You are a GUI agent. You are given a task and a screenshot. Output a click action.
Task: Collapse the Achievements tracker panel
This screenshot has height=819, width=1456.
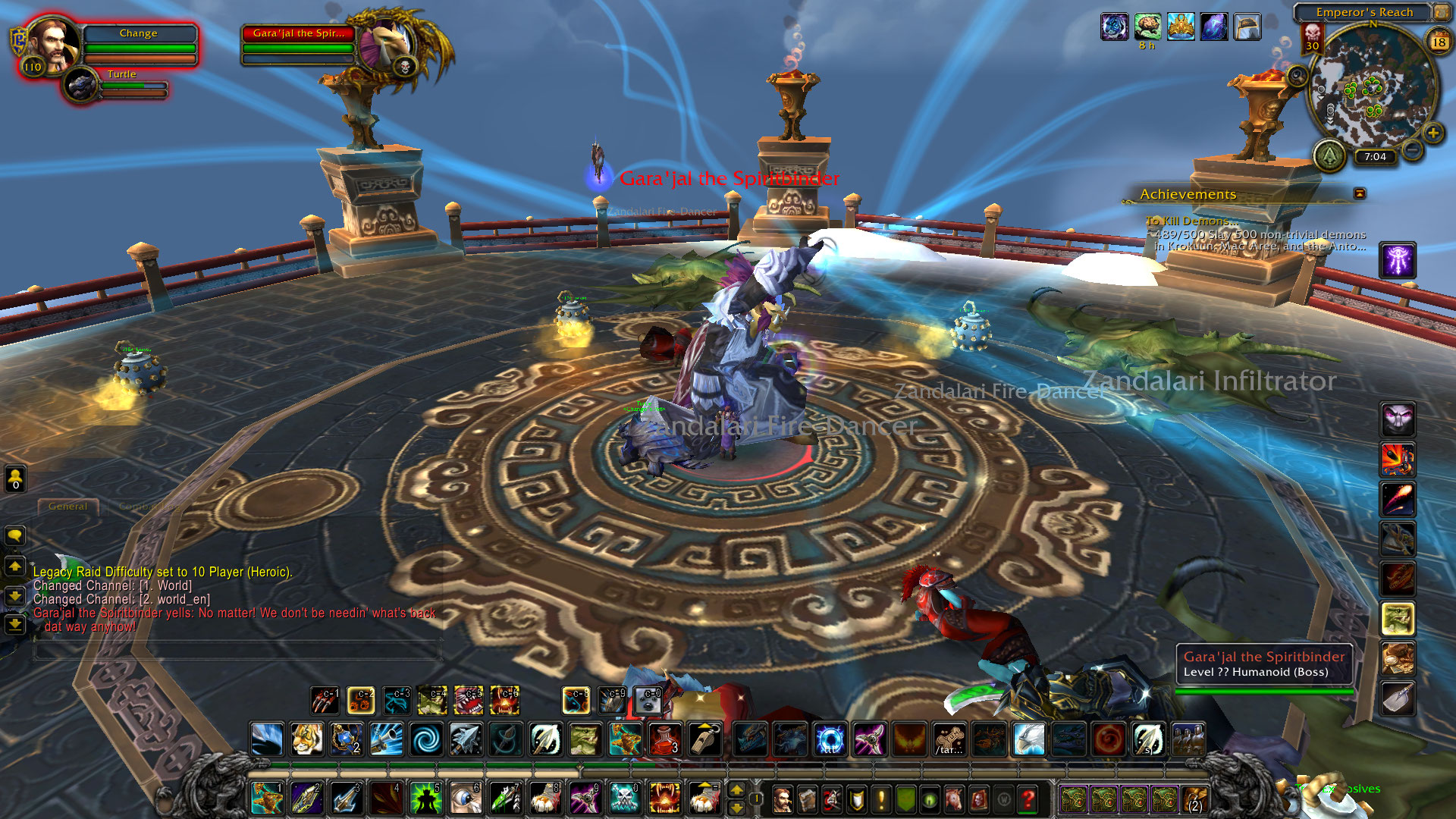coord(1360,194)
